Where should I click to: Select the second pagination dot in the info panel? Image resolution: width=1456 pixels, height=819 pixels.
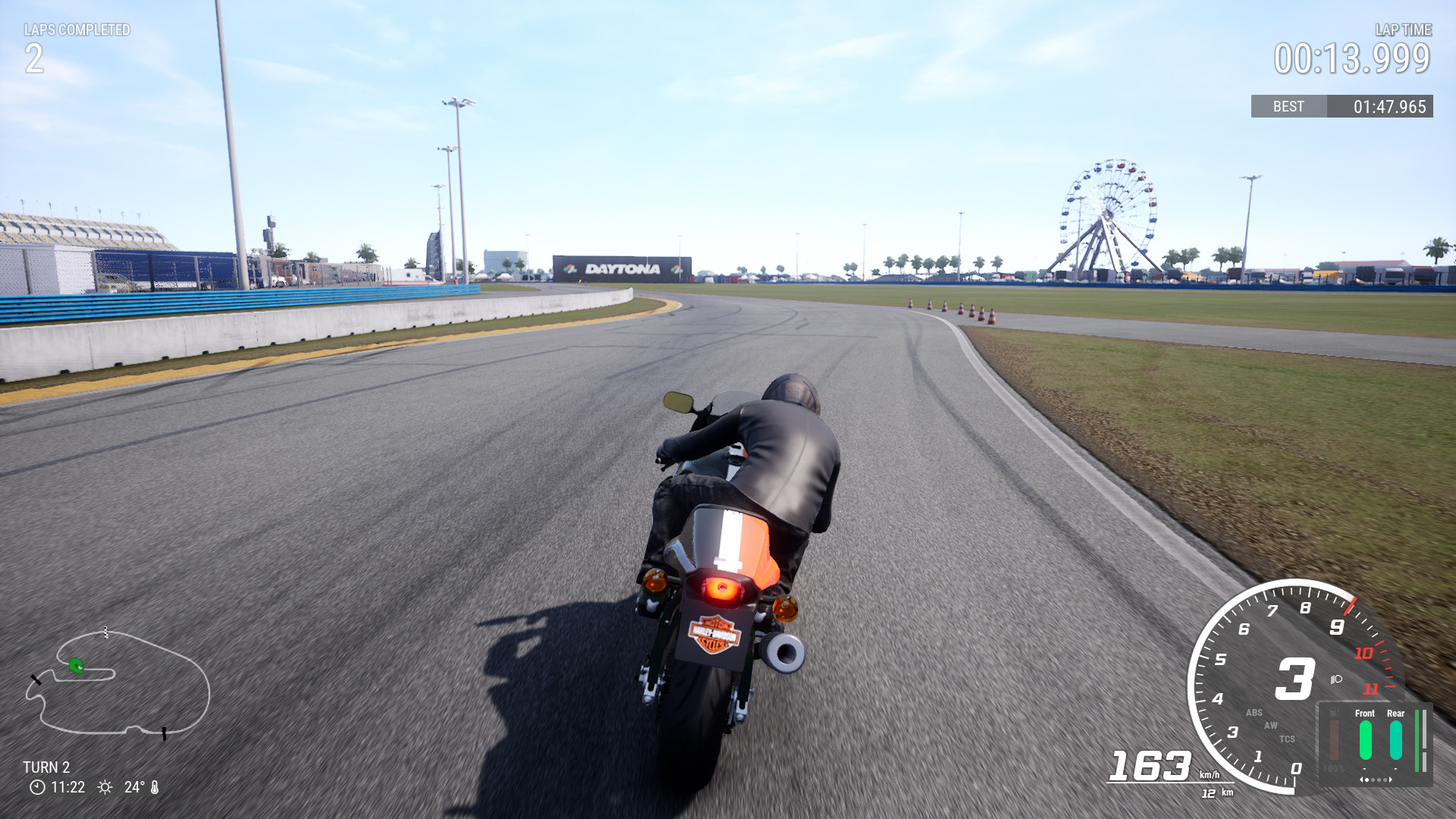pyautogui.click(x=1373, y=780)
